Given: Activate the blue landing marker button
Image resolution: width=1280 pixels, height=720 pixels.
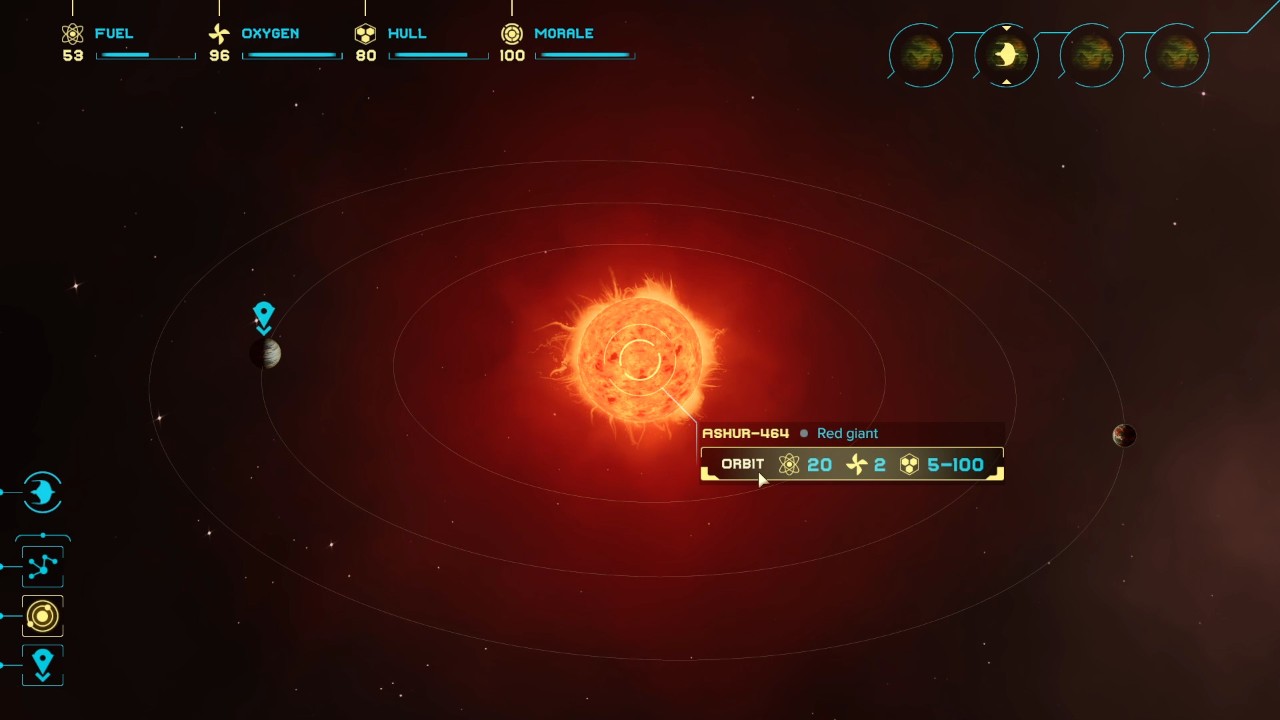Looking at the screenshot, I should (x=42, y=665).
